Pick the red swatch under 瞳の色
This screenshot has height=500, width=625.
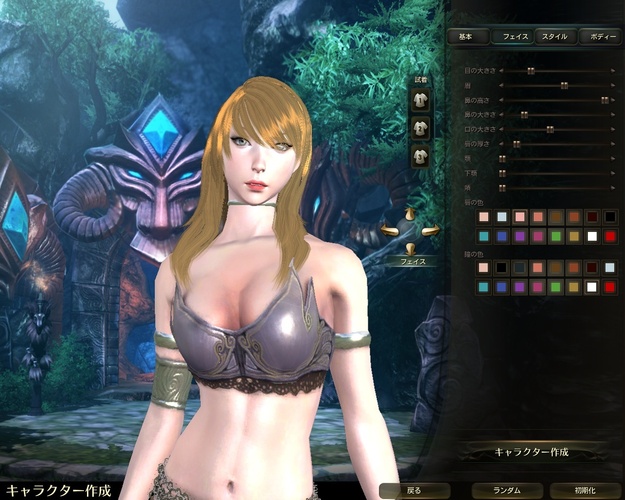(609, 287)
